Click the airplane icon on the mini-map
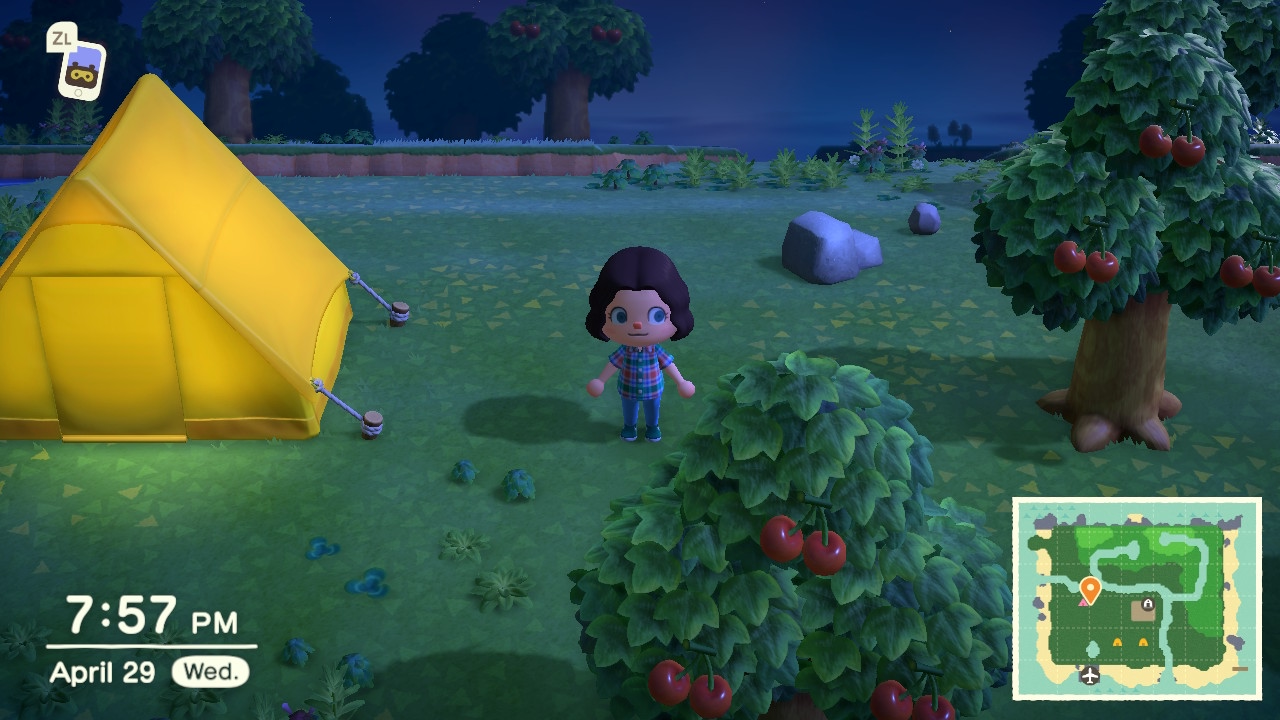Screen dimensions: 1280x720 1089,676
